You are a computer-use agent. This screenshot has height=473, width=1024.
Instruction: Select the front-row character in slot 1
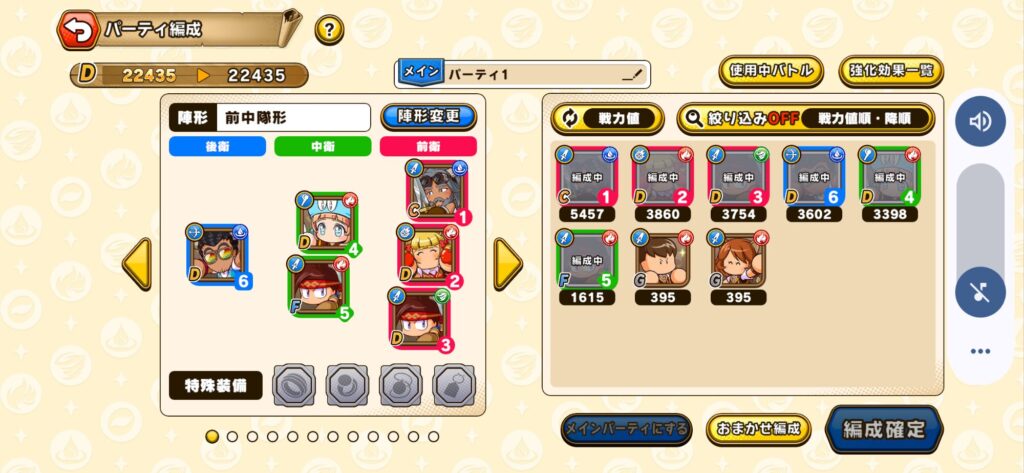point(437,192)
